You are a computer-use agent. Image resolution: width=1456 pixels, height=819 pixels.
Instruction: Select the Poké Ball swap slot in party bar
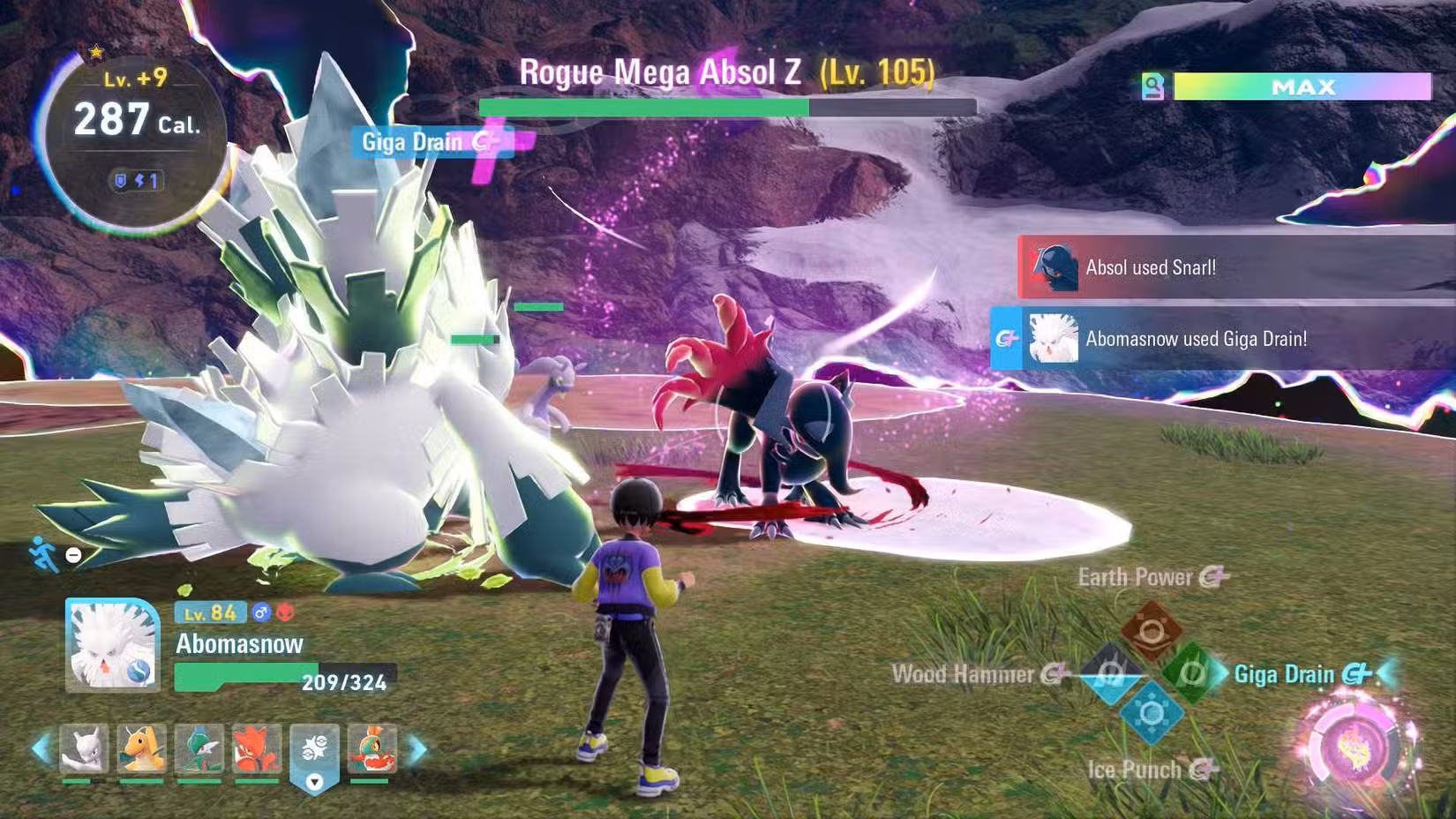[316, 746]
